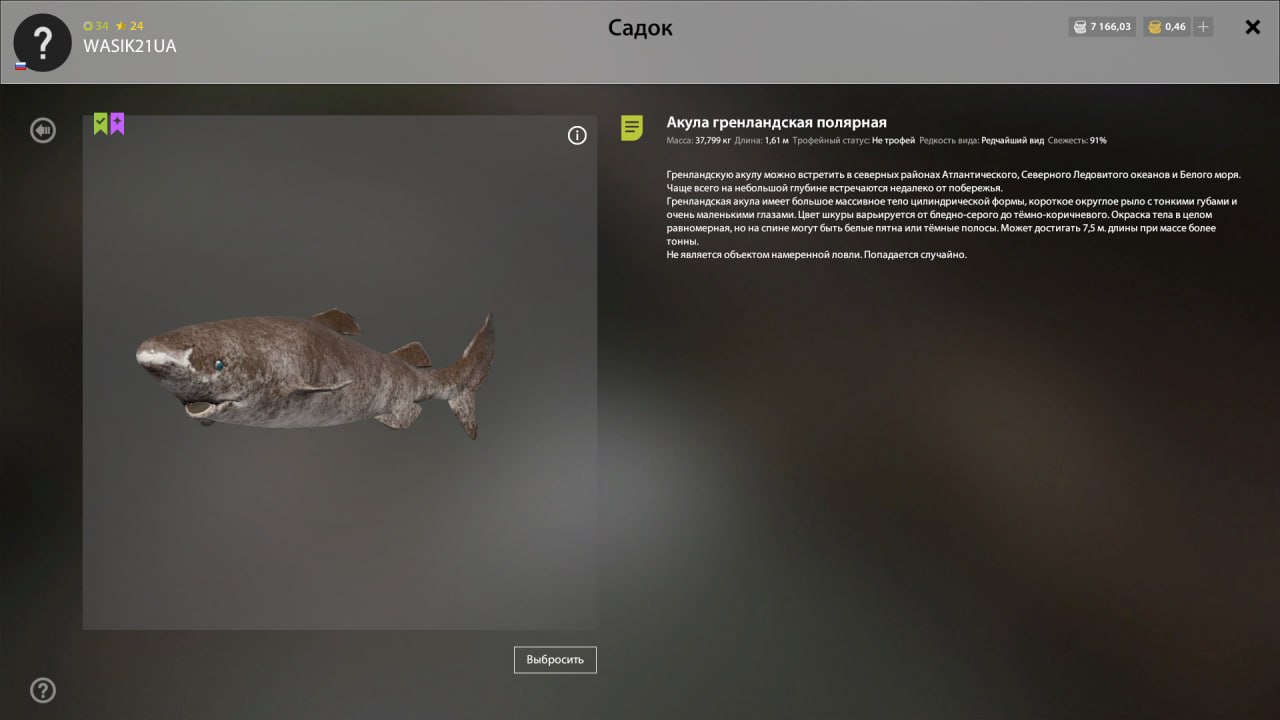Click the yellow note icon beside the fish title
The height and width of the screenshot is (720, 1280).
tap(631, 128)
